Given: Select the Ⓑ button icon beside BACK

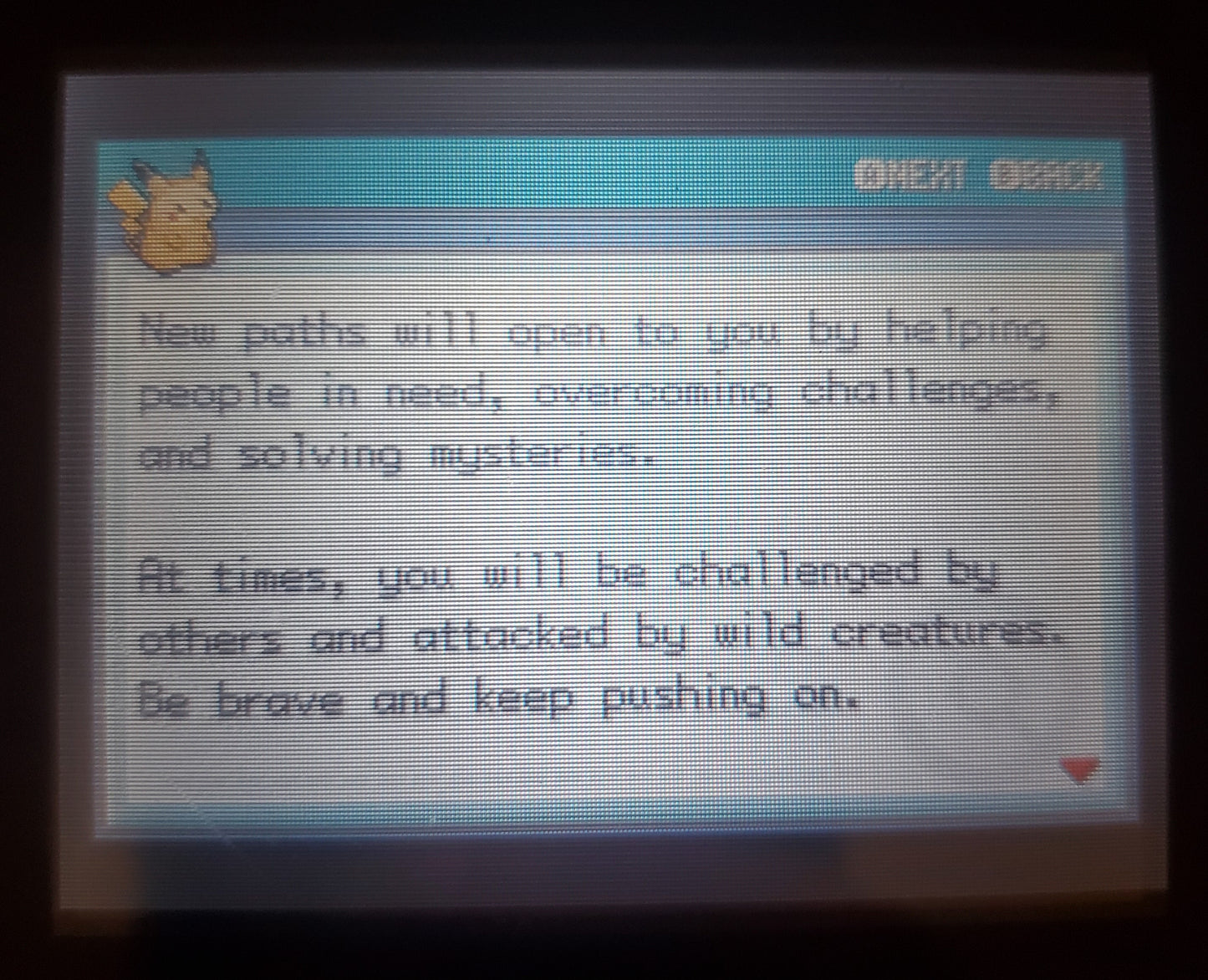Looking at the screenshot, I should coord(1002,176).
